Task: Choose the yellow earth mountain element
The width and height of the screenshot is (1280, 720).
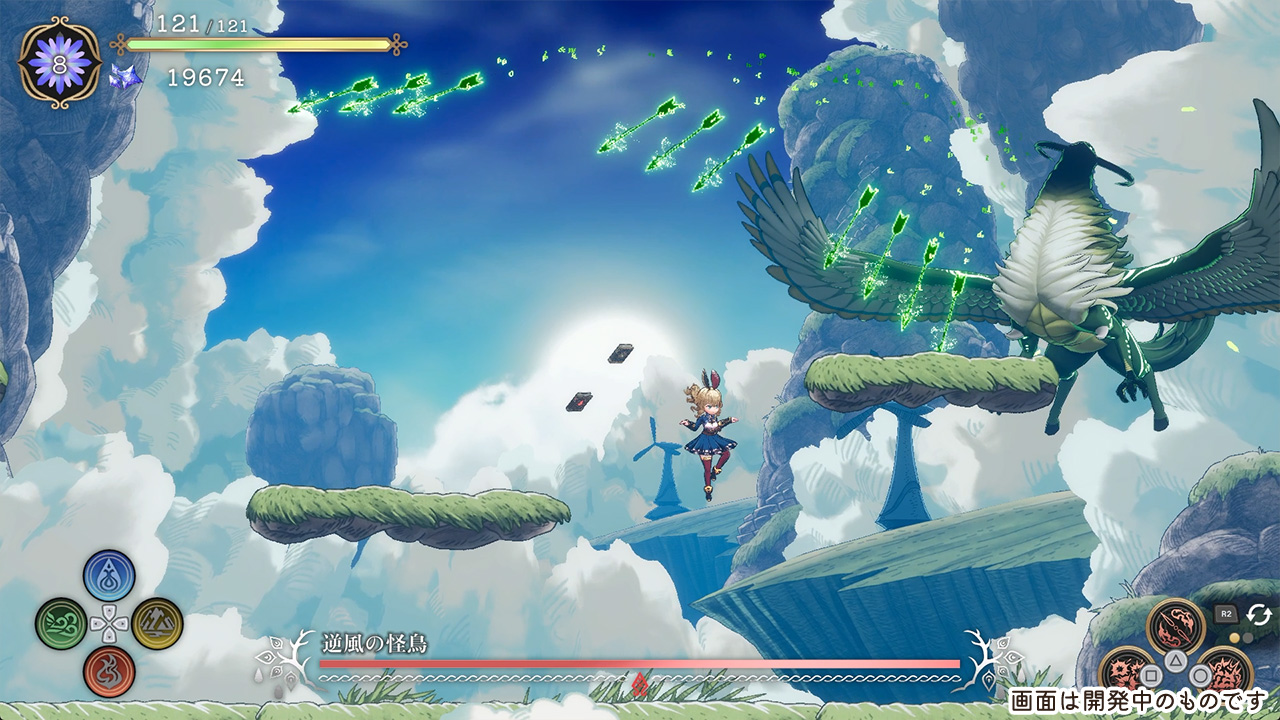Action: click(158, 623)
